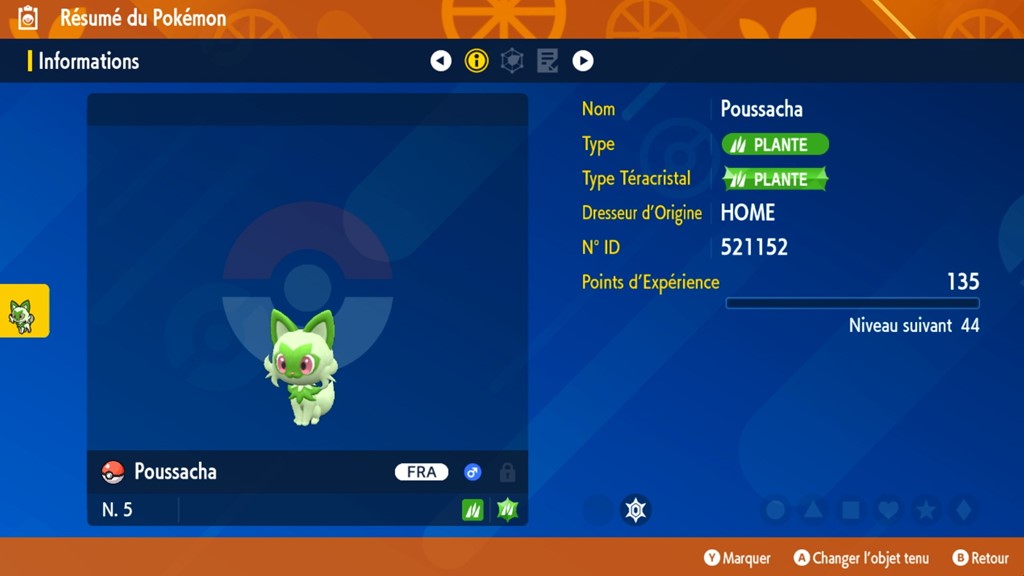This screenshot has width=1024, height=576.
Task: Toggle the square marking
Action: [x=851, y=510]
